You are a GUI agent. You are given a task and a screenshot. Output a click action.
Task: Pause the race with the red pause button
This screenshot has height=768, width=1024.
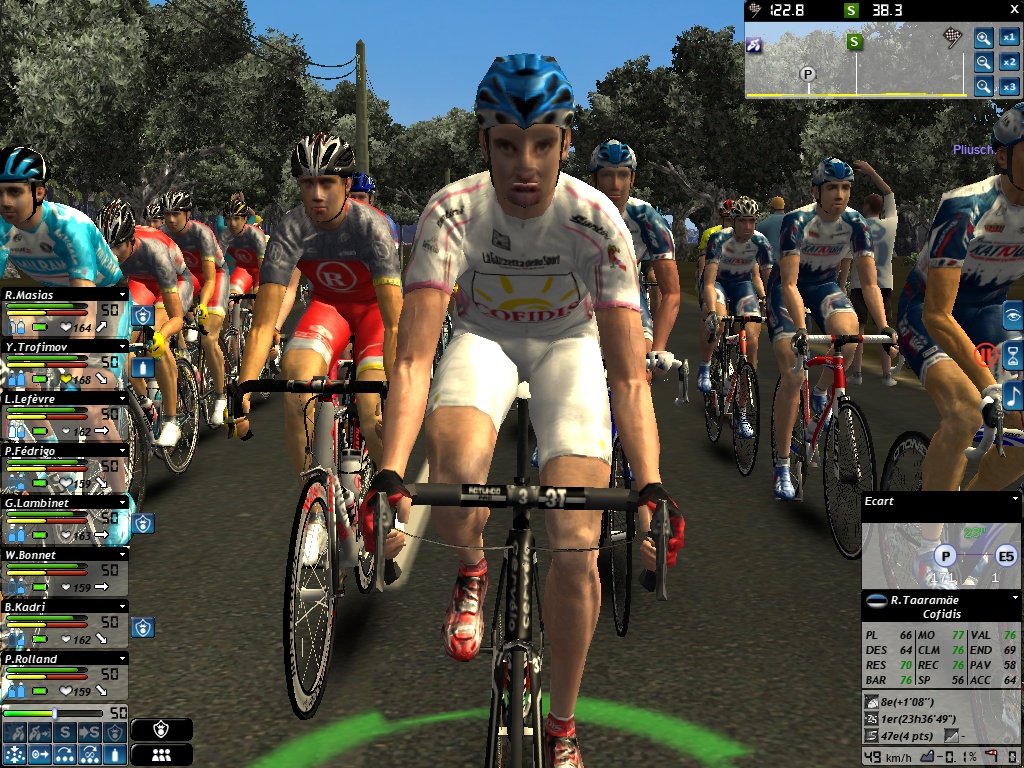(985, 356)
